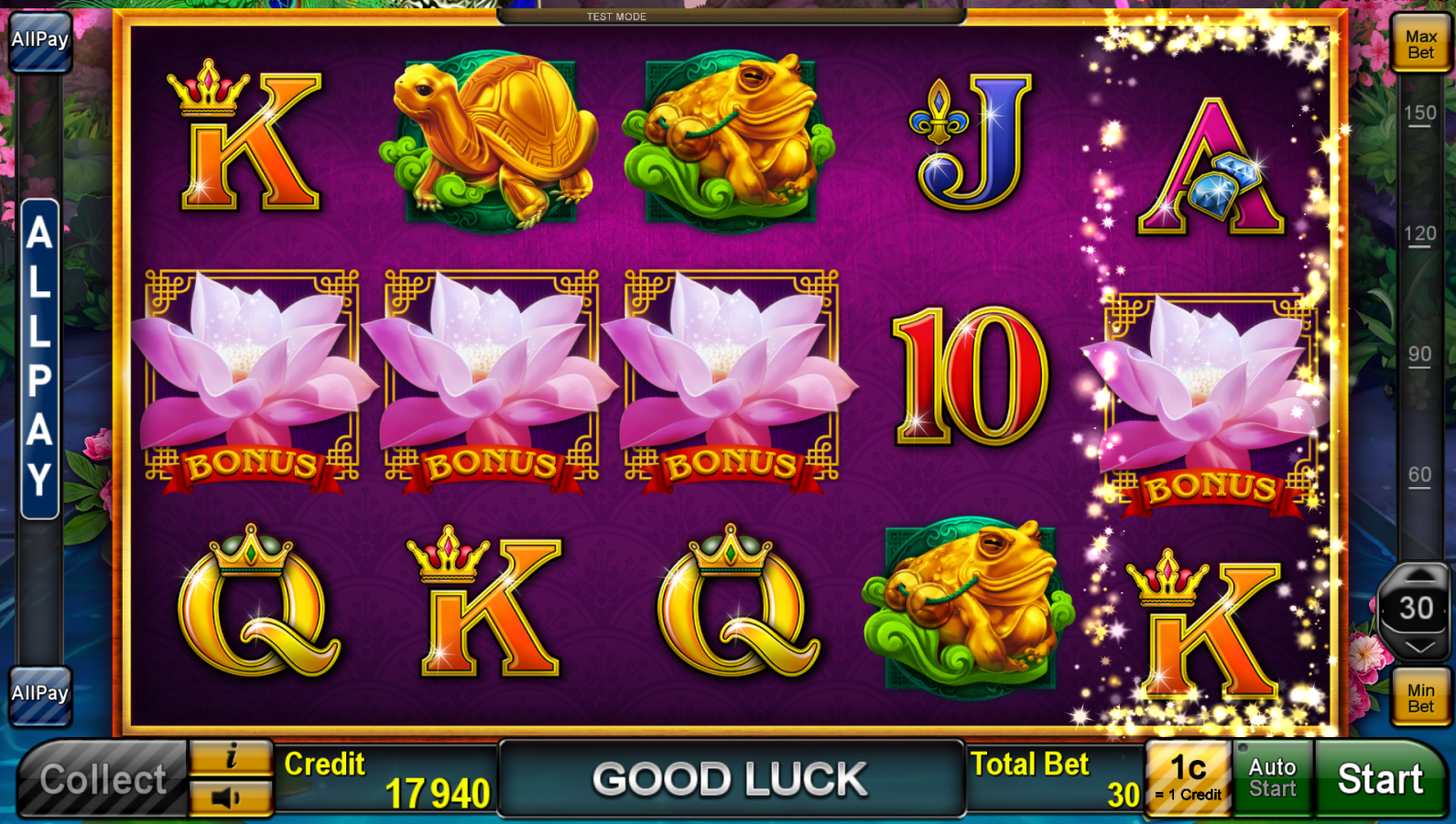The image size is (1456, 824).
Task: Open the paytable info button
Action: click(x=231, y=757)
